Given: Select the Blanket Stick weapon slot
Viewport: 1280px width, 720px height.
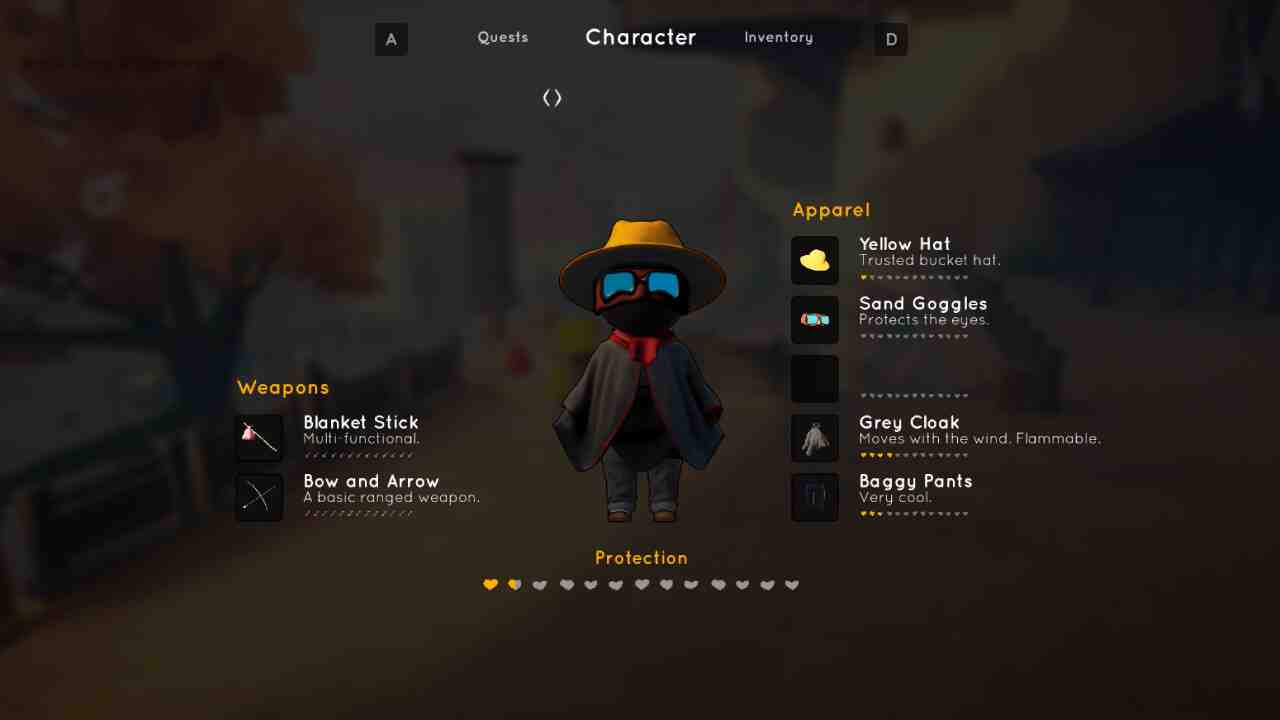Looking at the screenshot, I should click(x=260, y=438).
